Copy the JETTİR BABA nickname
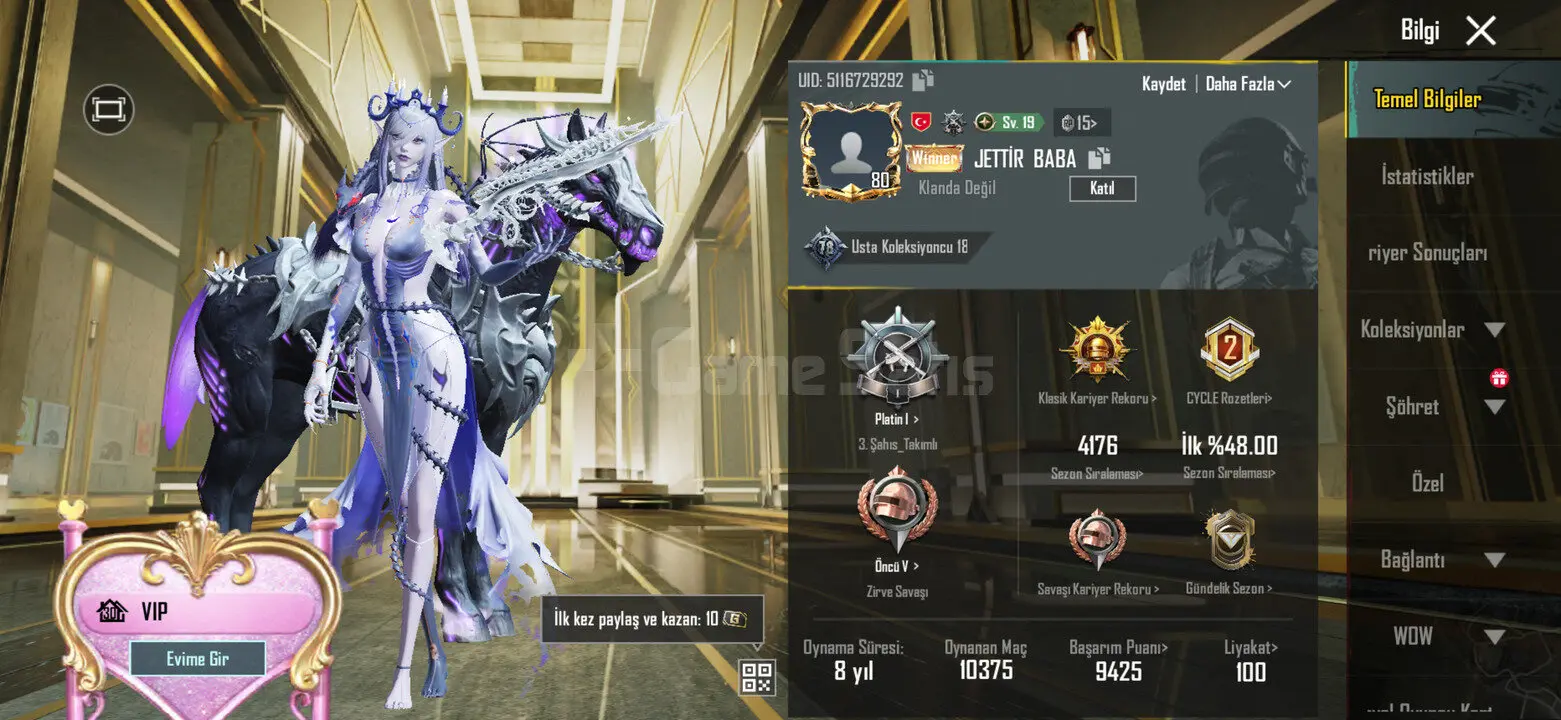The width and height of the screenshot is (1561, 720). click(x=1100, y=158)
